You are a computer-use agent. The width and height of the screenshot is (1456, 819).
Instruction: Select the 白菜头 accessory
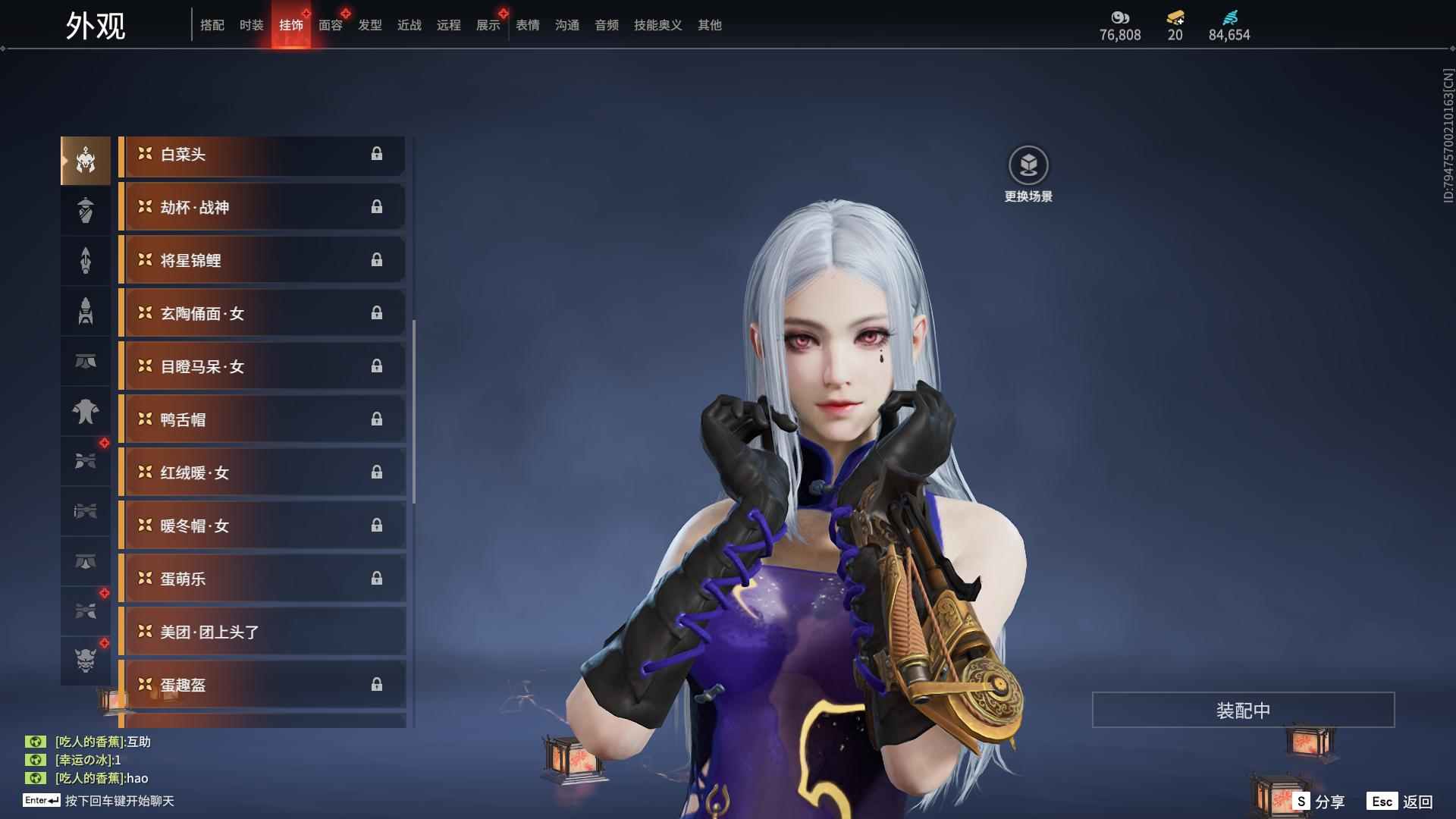(262, 155)
